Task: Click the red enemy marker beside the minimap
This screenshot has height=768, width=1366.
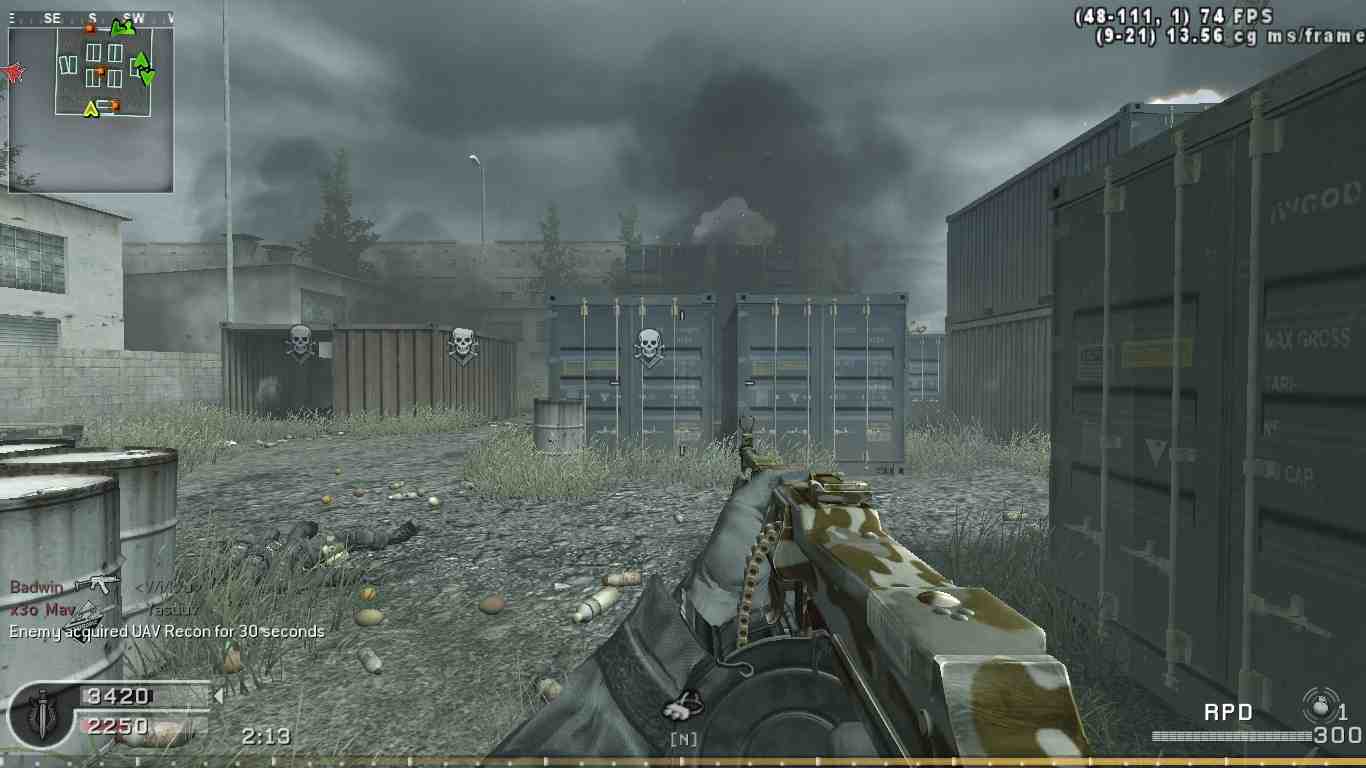Action: [14, 72]
